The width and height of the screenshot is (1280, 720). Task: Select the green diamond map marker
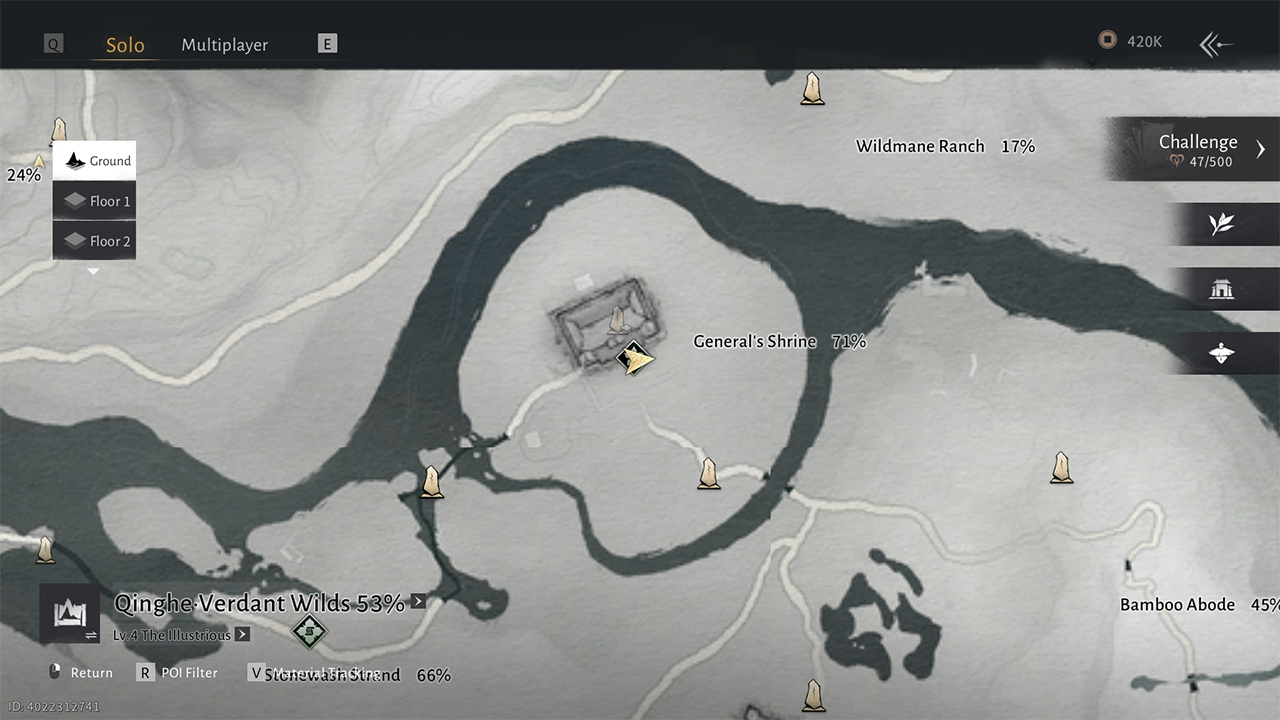pos(309,631)
